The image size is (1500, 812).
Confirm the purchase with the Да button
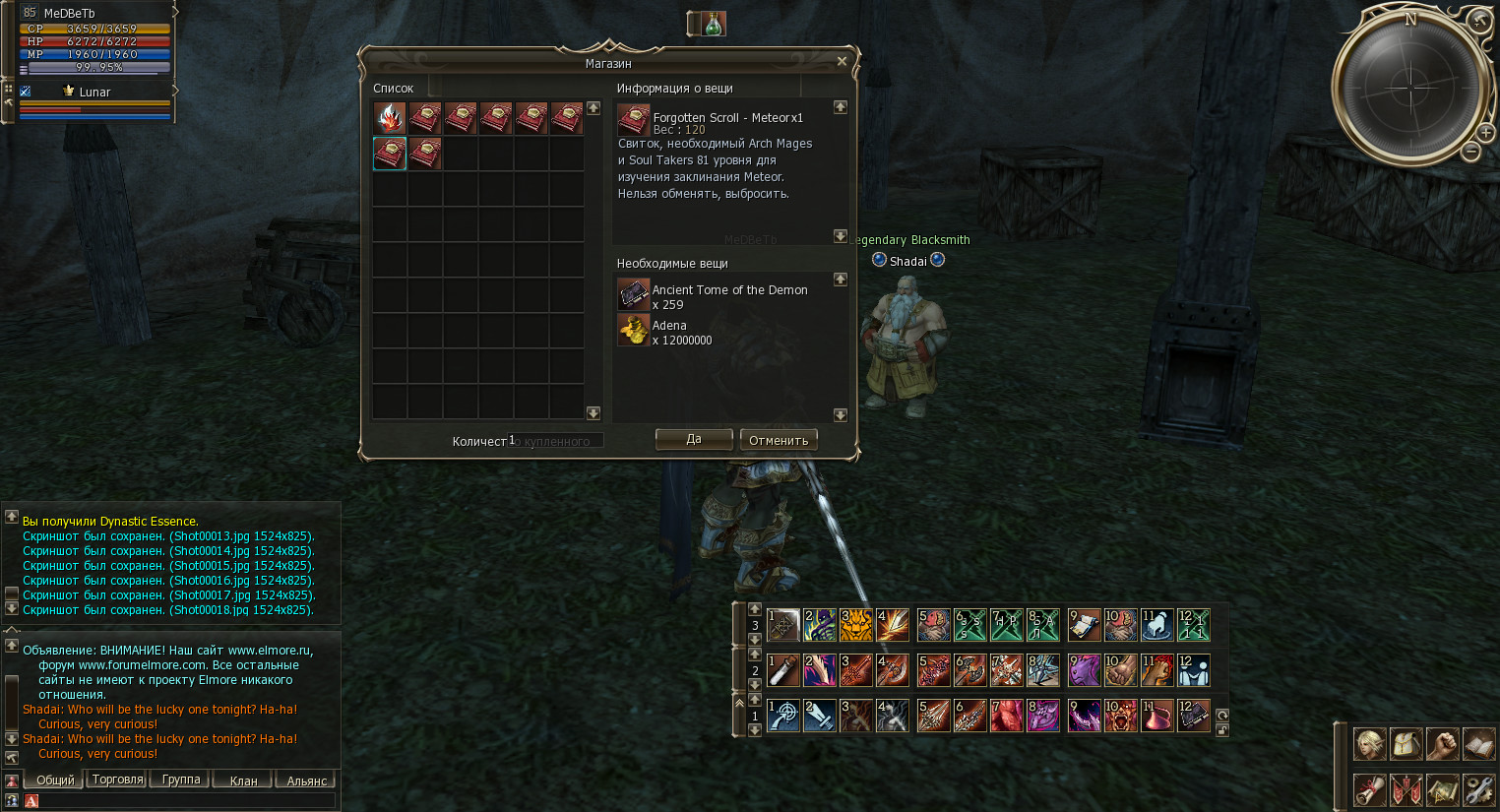point(694,439)
